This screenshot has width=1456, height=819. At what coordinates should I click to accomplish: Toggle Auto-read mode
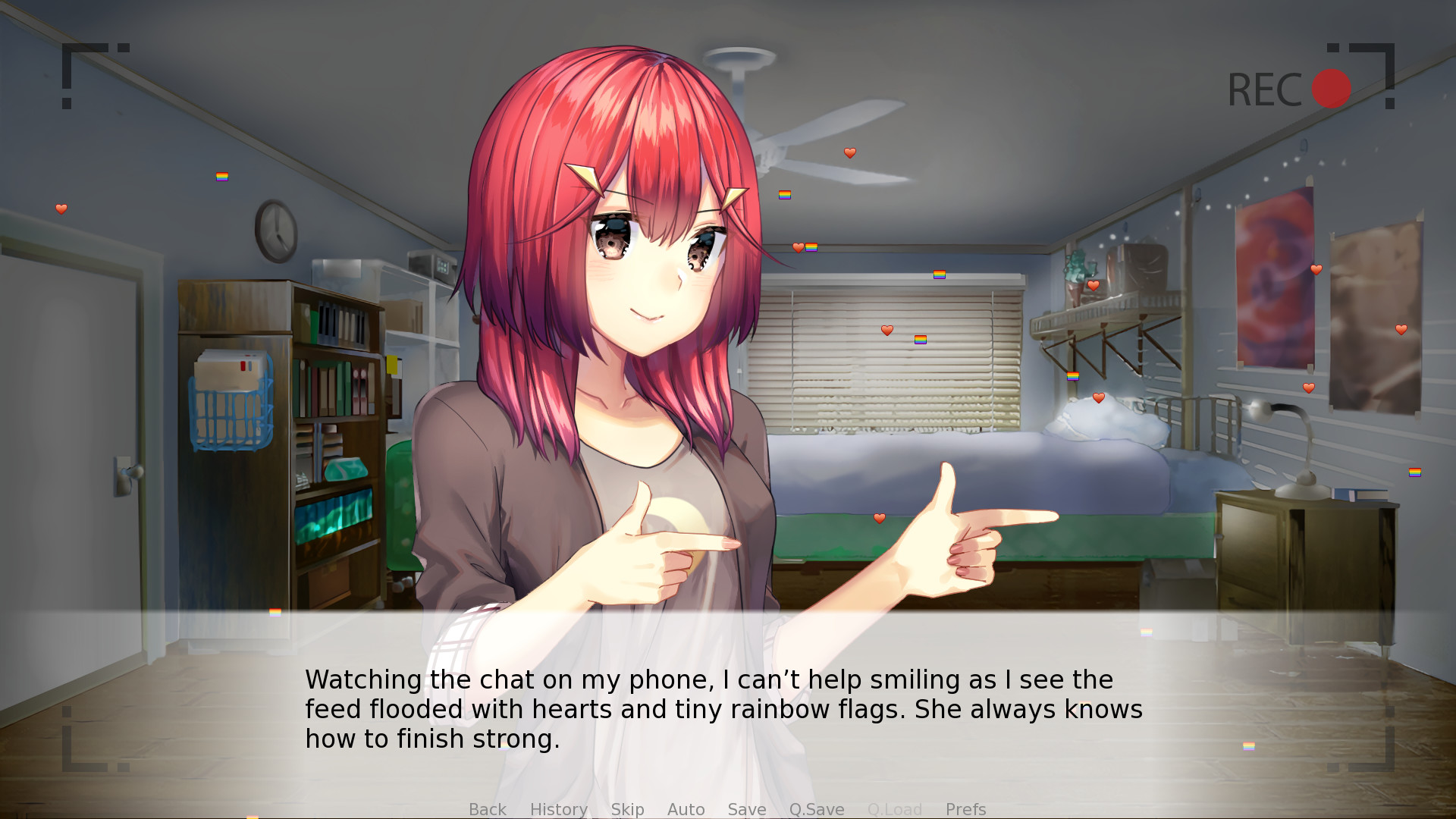[685, 809]
